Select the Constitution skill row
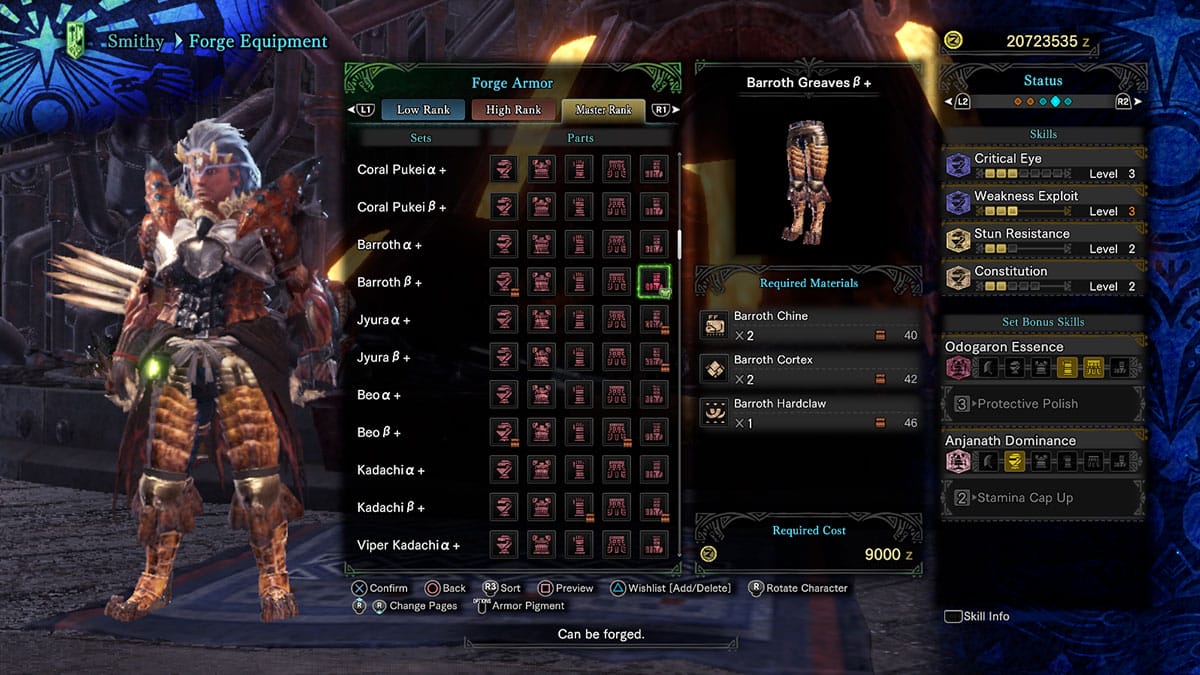The image size is (1200, 675). (1044, 278)
